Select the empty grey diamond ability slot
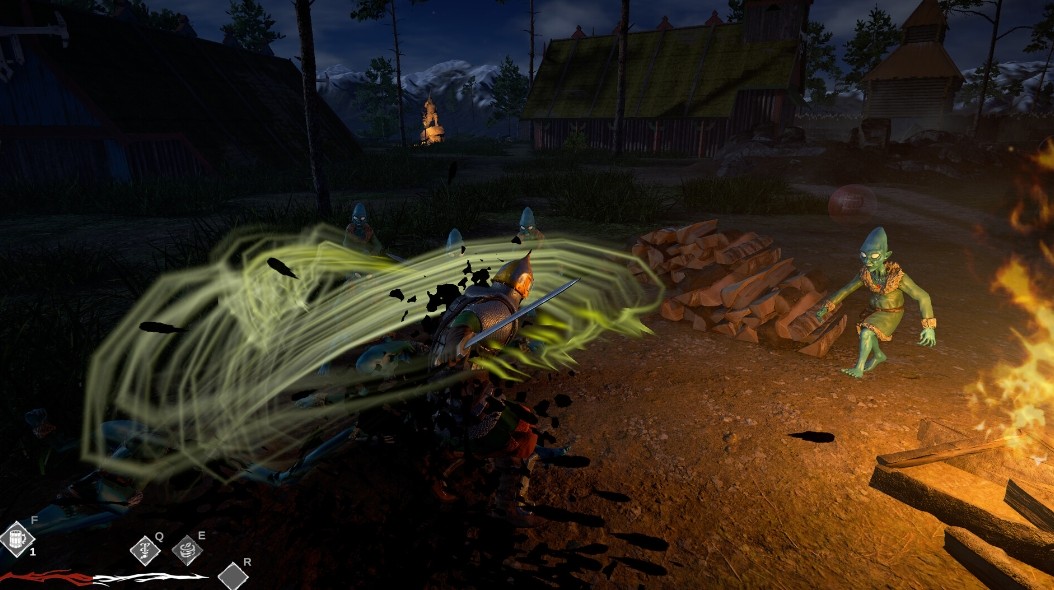 [x=233, y=576]
